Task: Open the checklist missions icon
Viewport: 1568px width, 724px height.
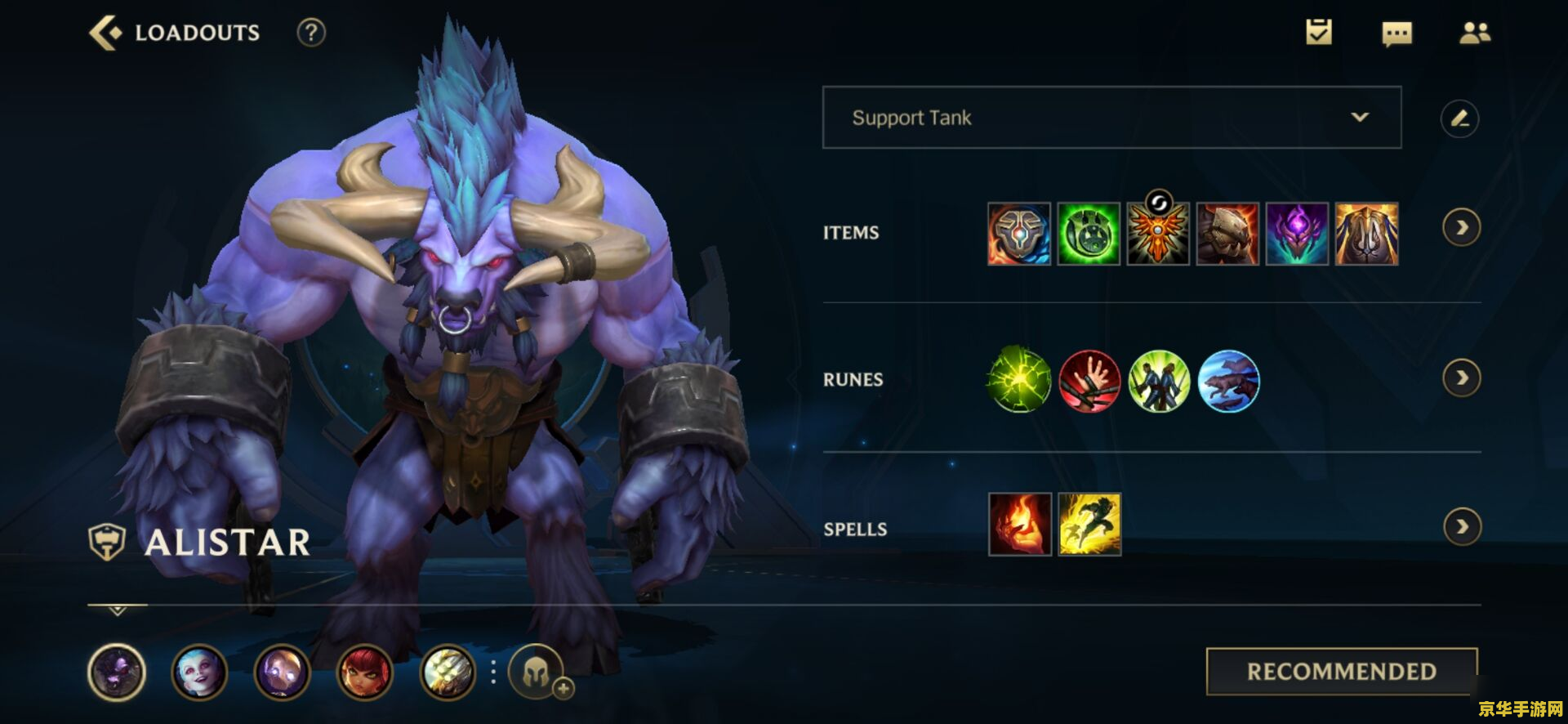Action: click(x=1318, y=33)
